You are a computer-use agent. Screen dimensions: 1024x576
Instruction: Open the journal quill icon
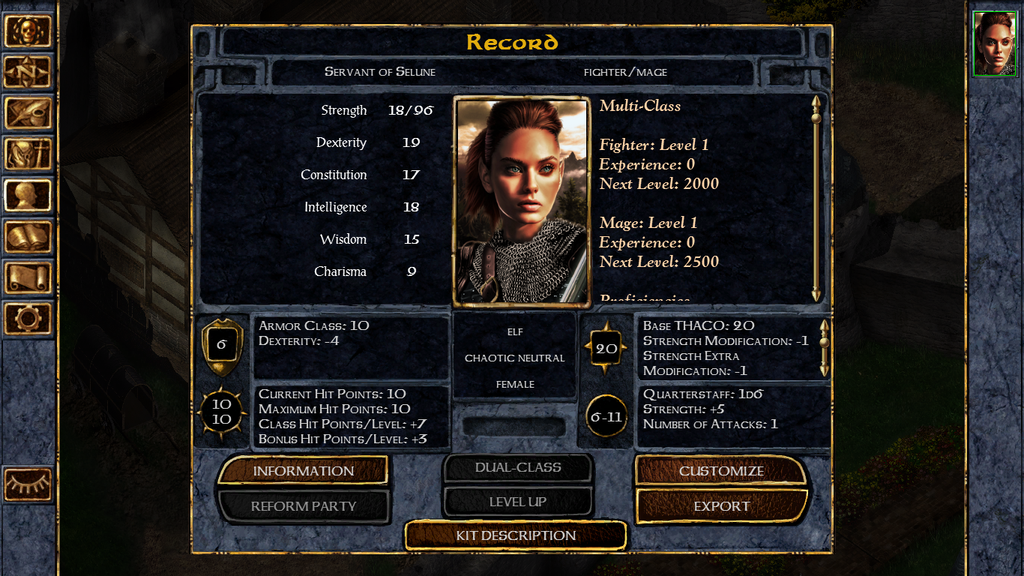(x=27, y=113)
